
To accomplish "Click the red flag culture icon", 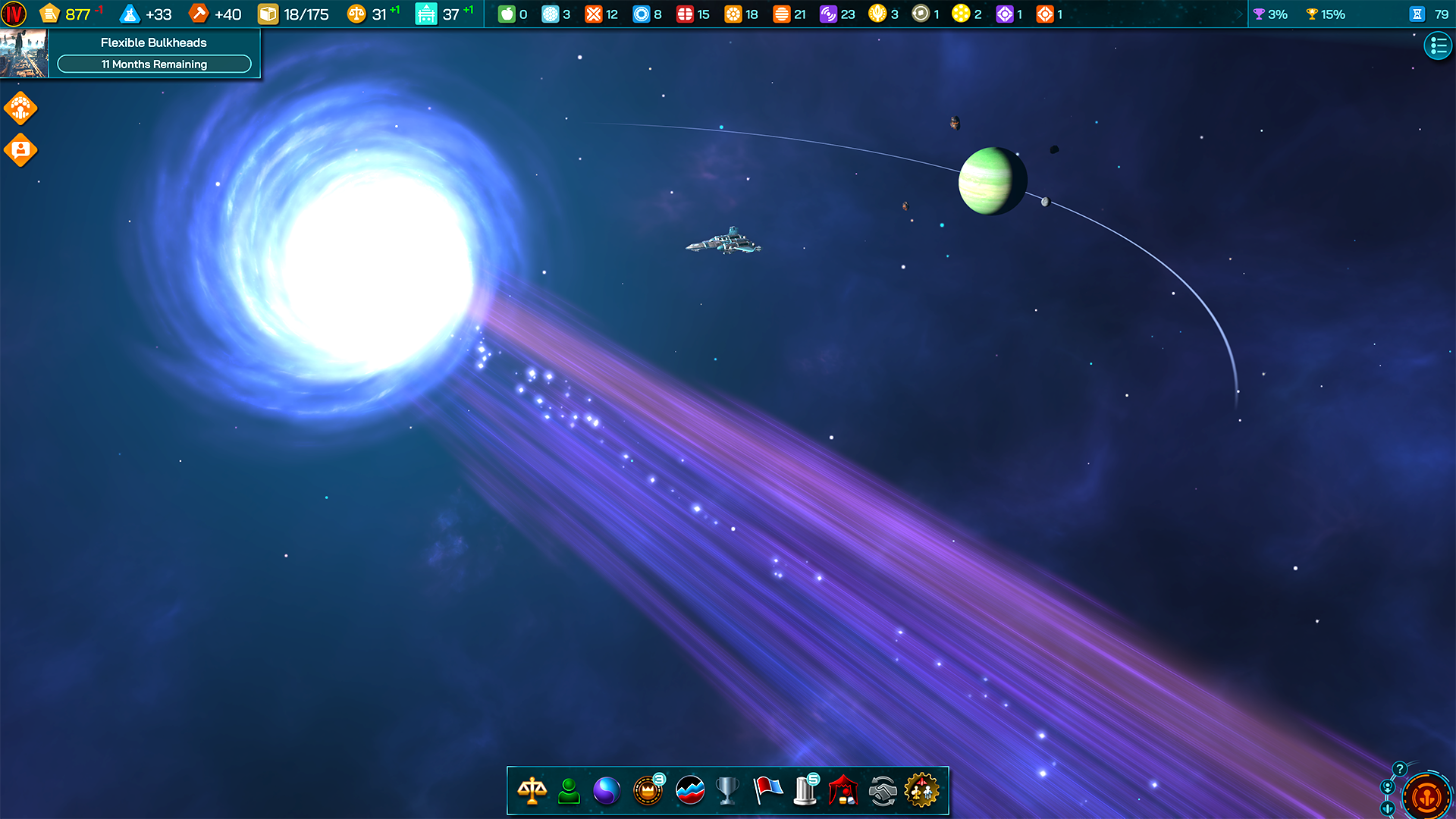I will point(767,790).
